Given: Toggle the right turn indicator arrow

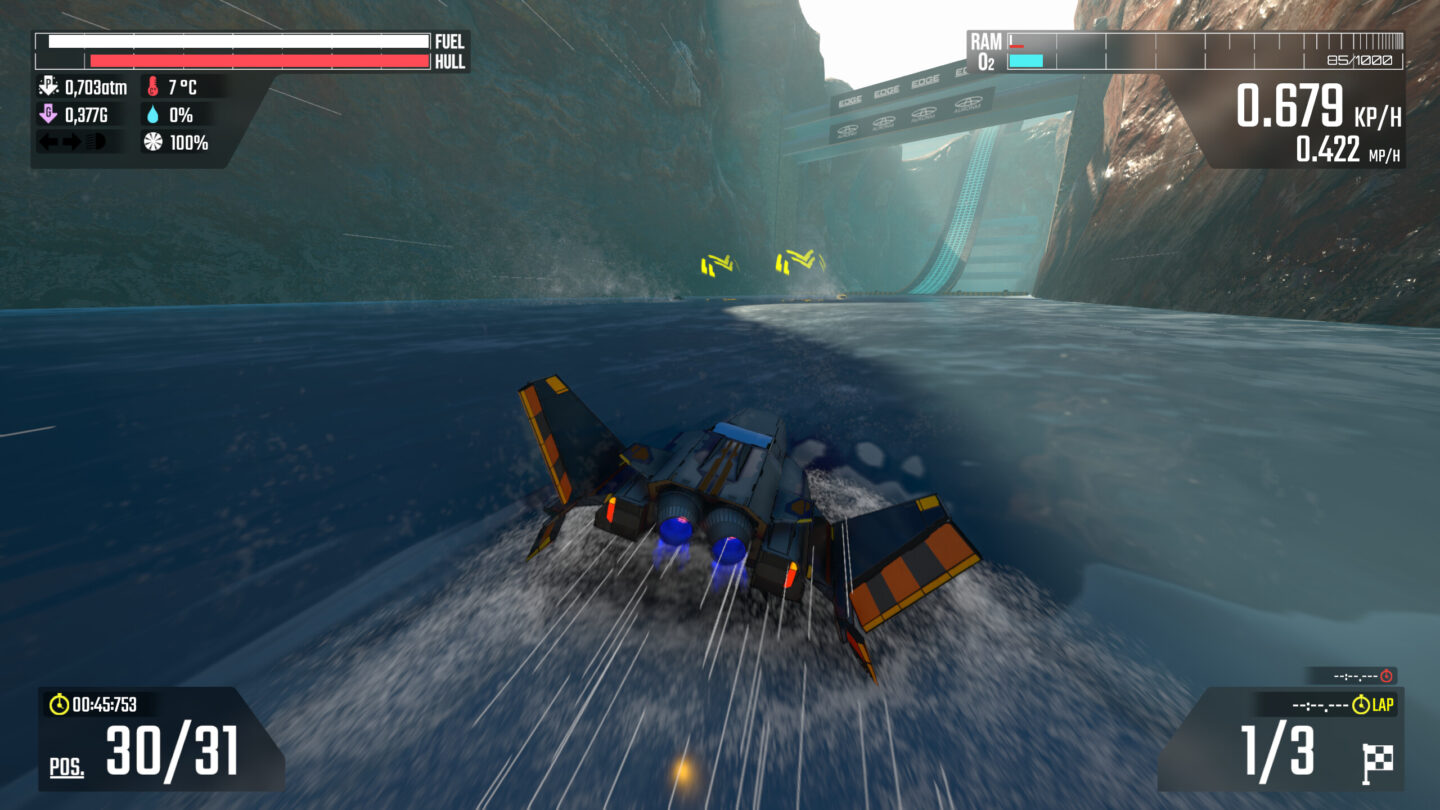Looking at the screenshot, I should point(71,141).
